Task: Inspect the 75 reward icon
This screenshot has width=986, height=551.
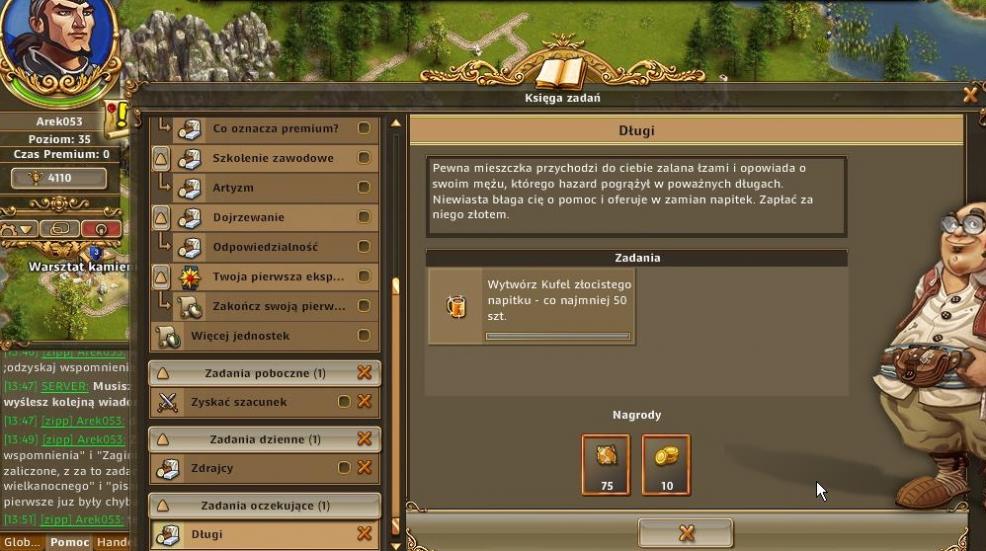Action: (x=606, y=464)
